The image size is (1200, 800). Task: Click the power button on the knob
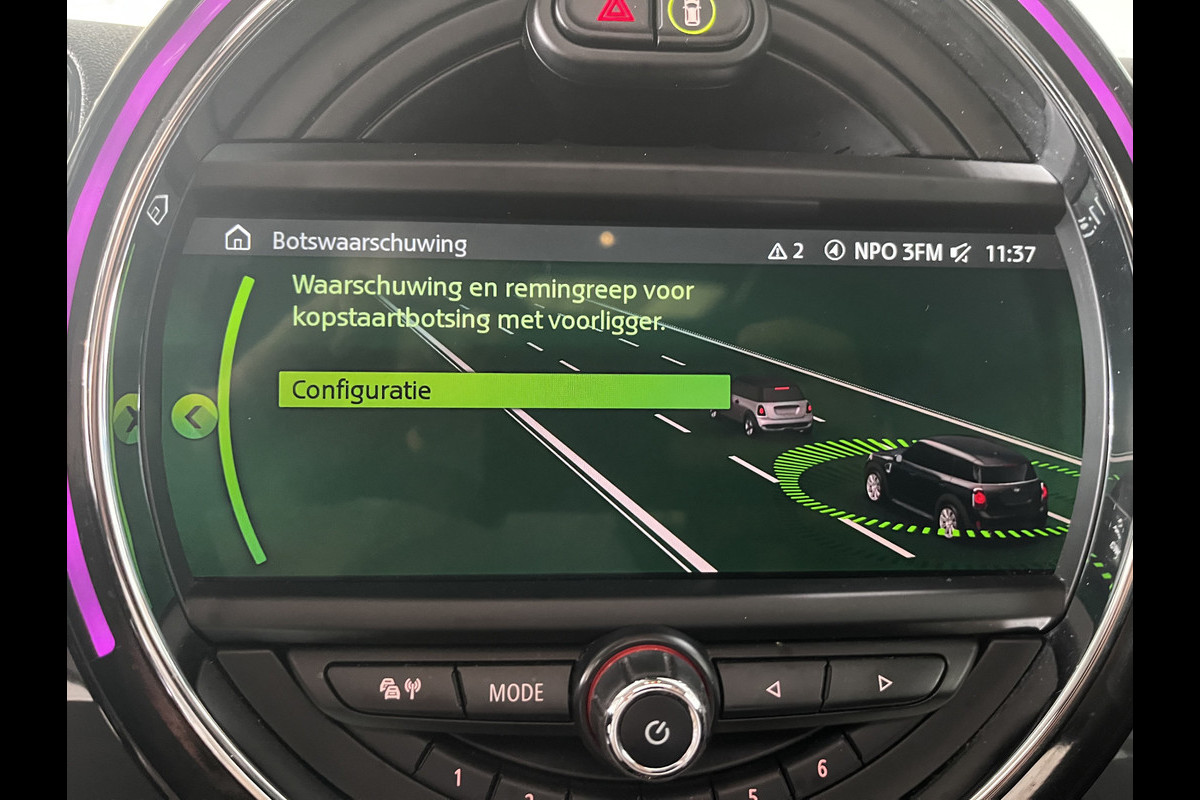pos(656,733)
